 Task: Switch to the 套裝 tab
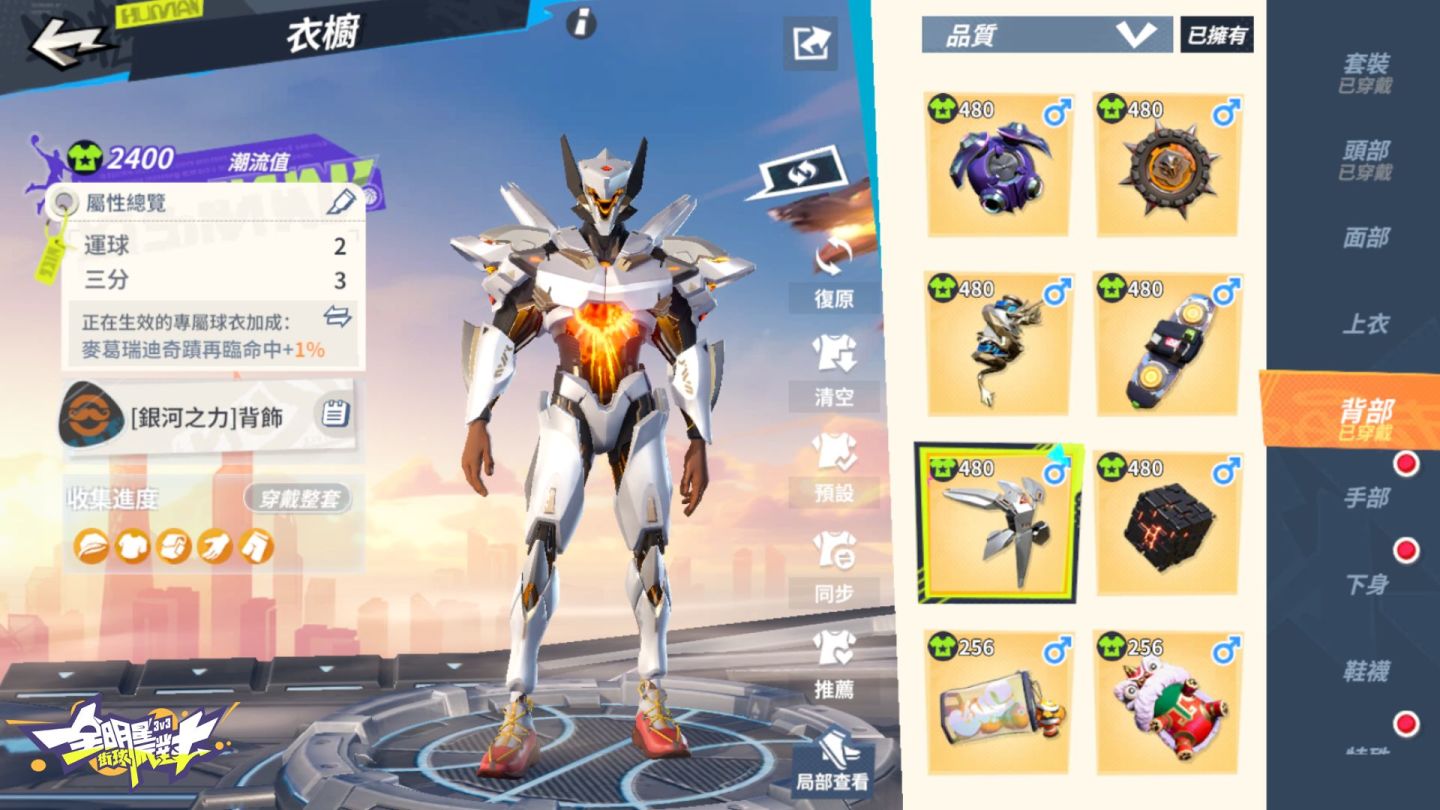1365,71
